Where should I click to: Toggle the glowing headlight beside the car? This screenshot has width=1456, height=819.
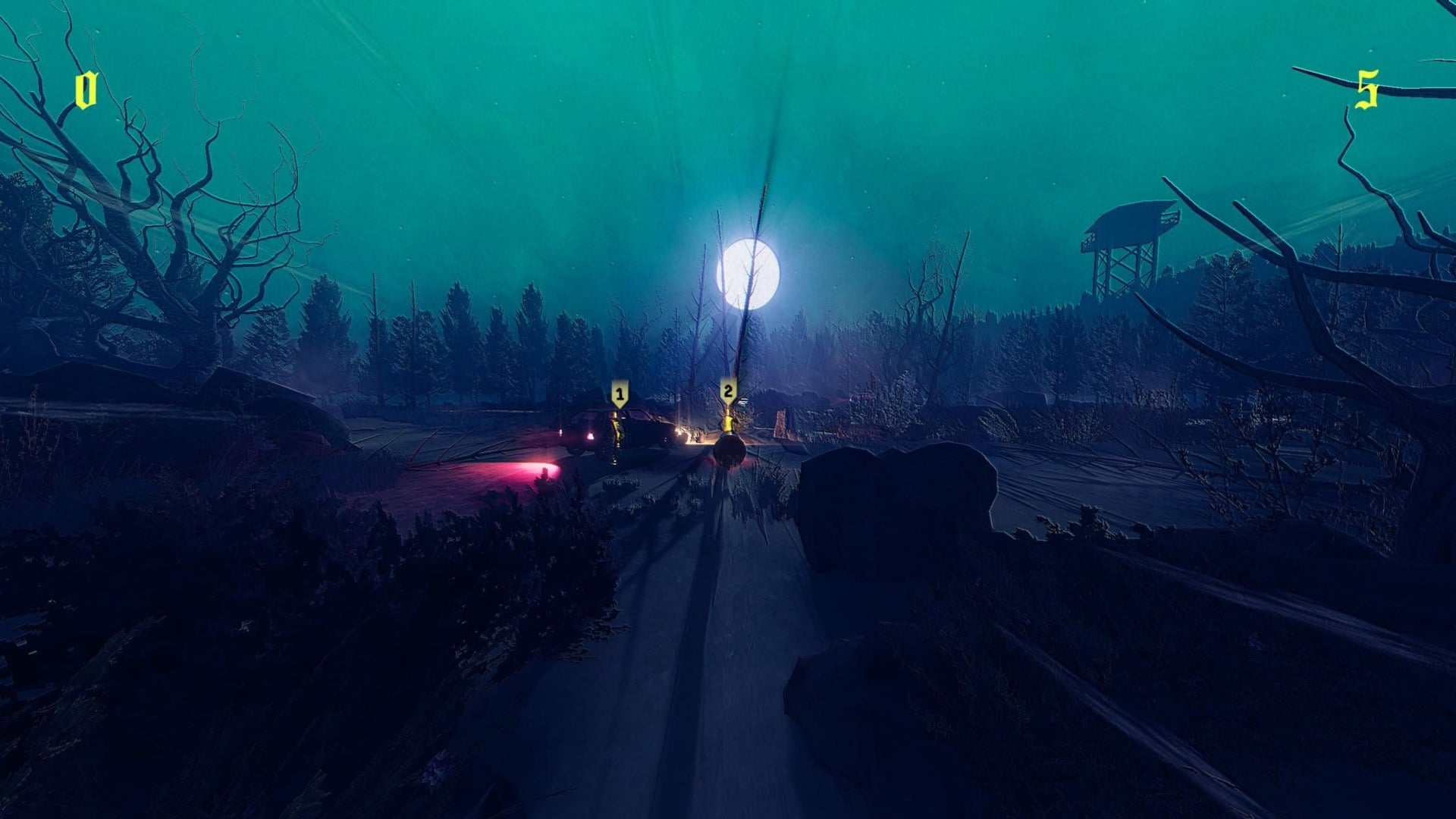point(679,432)
